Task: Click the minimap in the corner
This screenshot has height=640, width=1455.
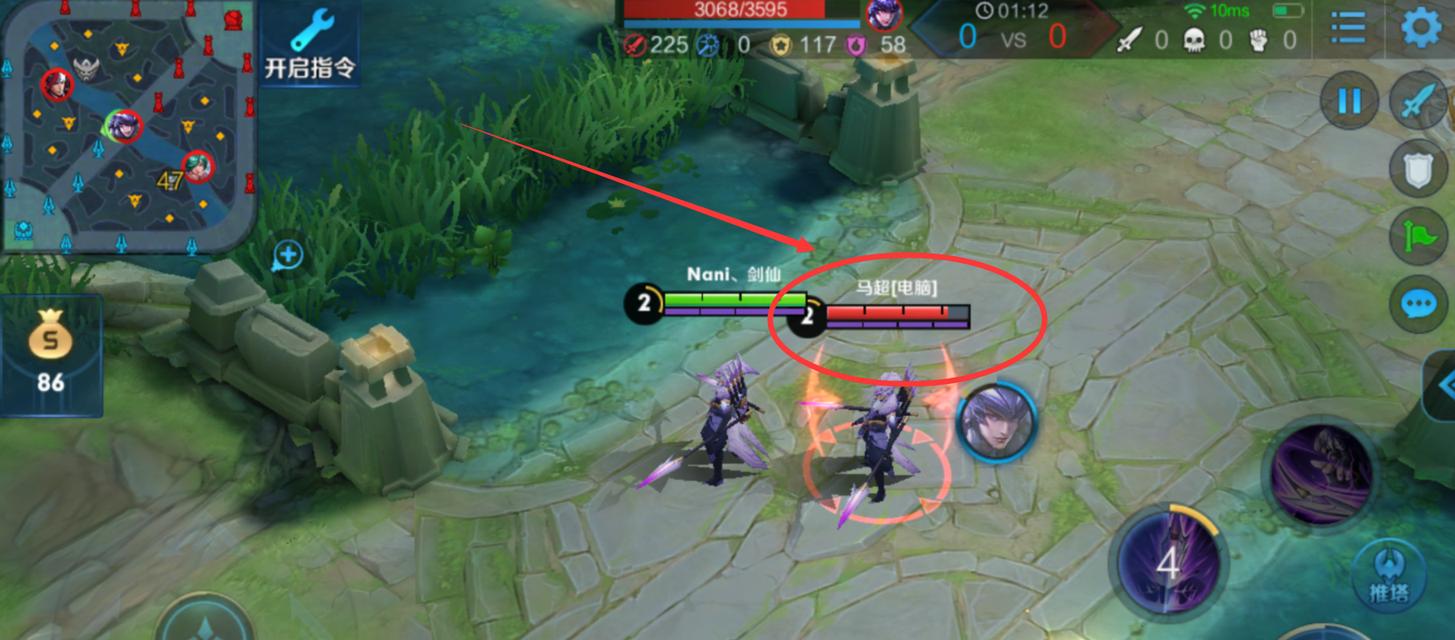Action: [126, 127]
